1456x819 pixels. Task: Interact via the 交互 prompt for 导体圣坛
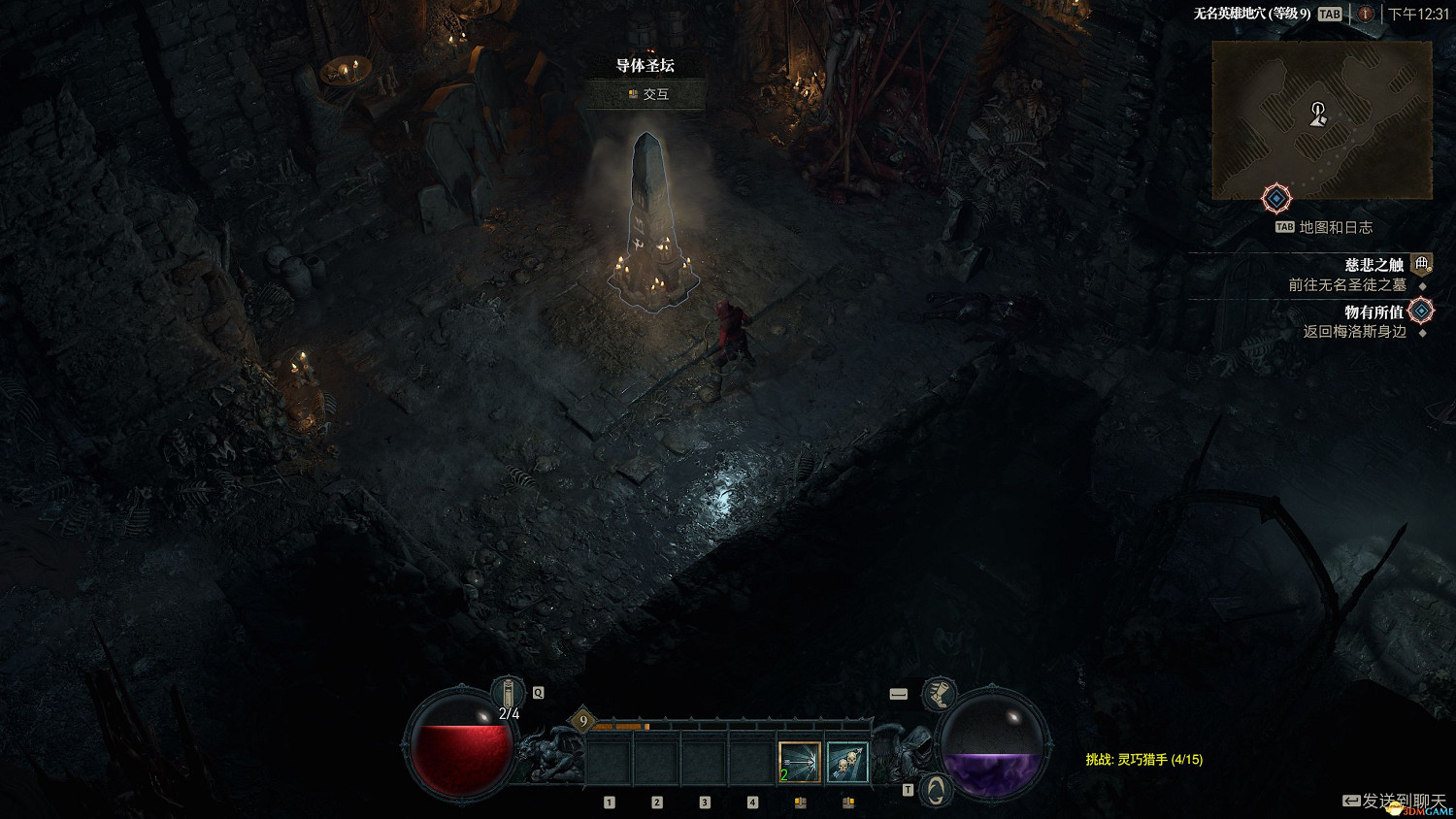tap(648, 94)
